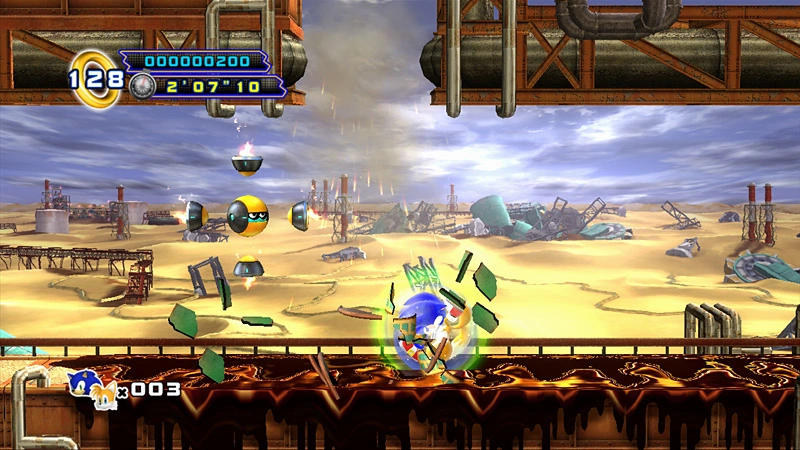Click the stopwatch icon beside the timer

click(x=141, y=86)
